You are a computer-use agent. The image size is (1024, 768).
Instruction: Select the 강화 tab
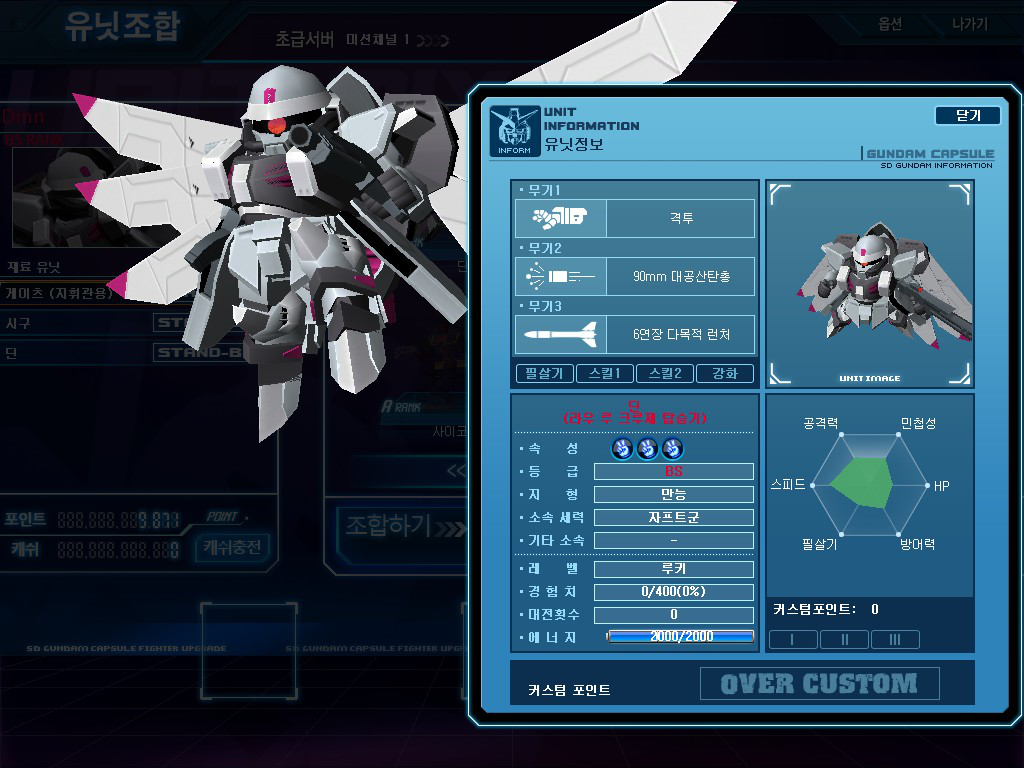point(725,374)
